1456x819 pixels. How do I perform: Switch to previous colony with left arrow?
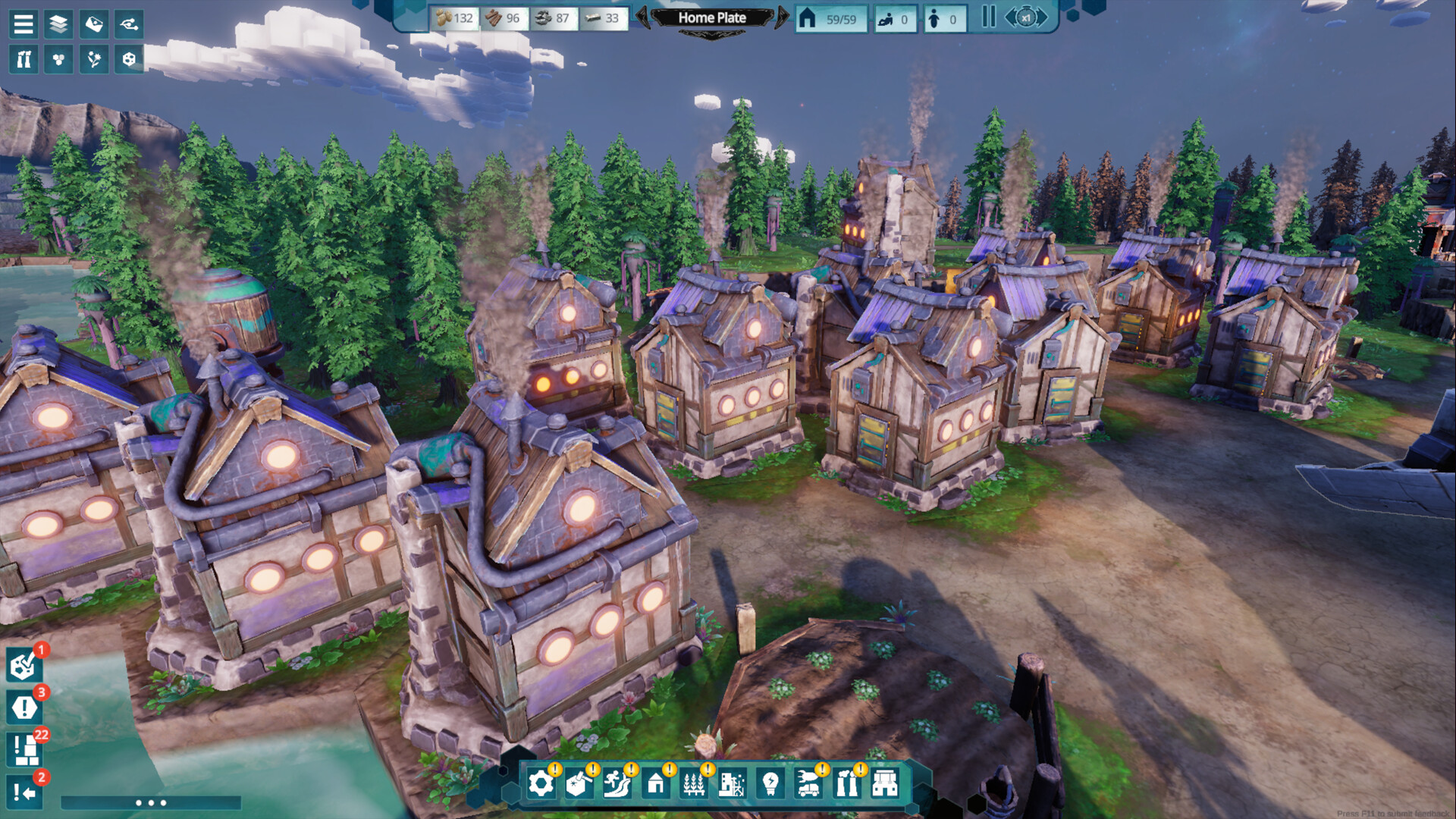(642, 17)
